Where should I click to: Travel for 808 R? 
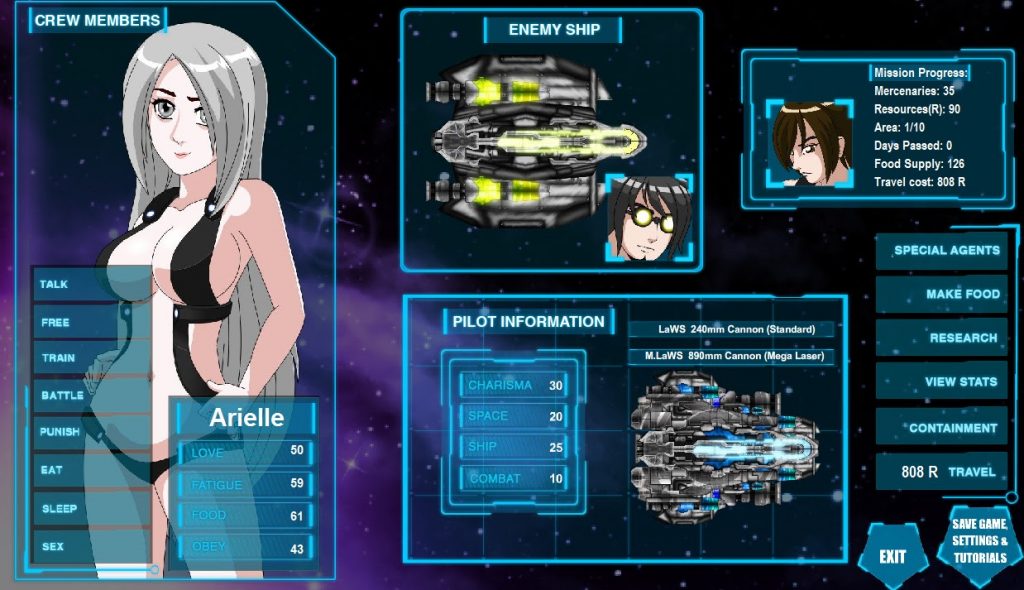pyautogui.click(x=942, y=471)
